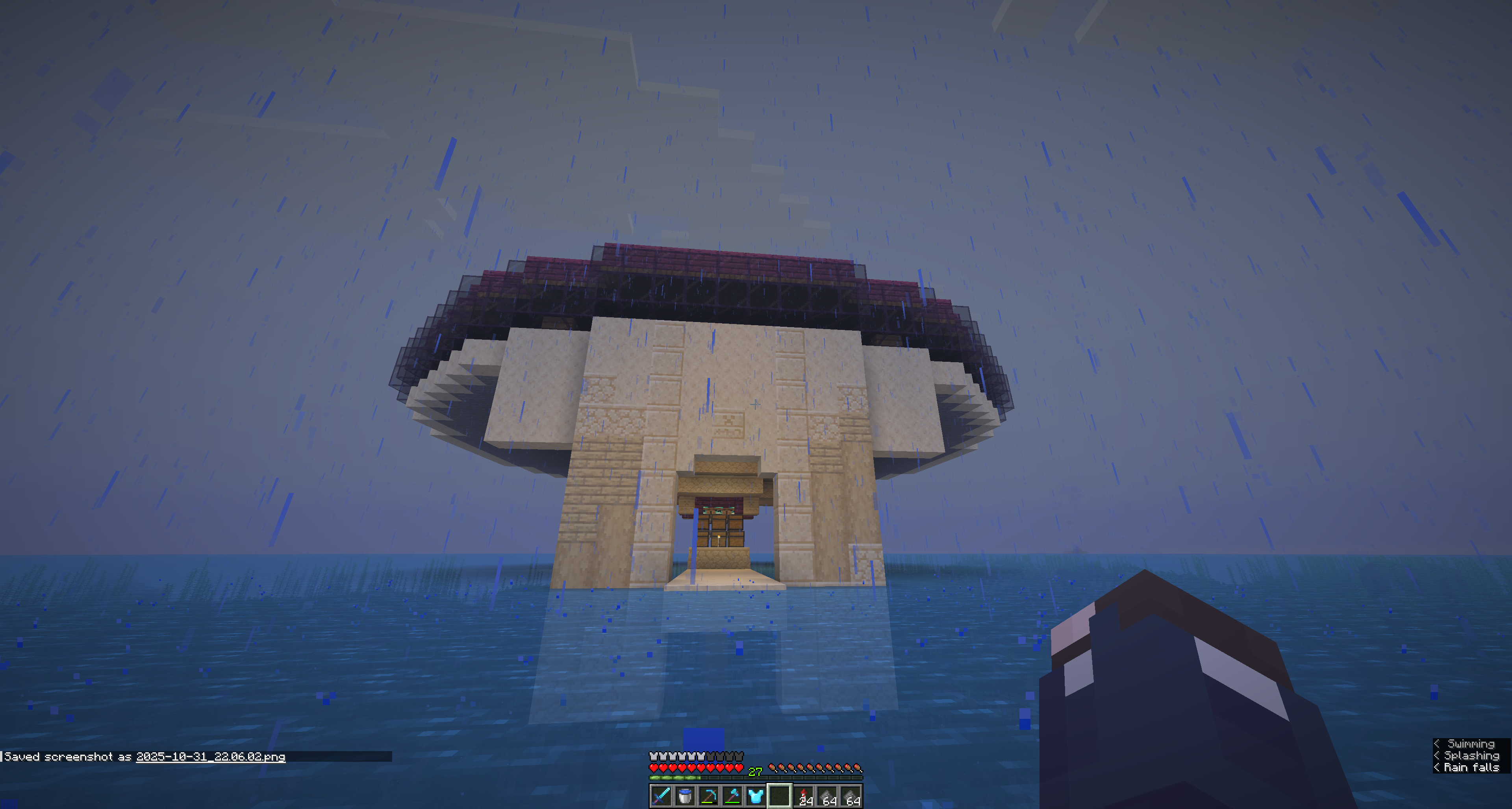Open the screenshot file 2025-10-31_22.06.02.png link
The height and width of the screenshot is (809, 1512).
click(x=211, y=757)
